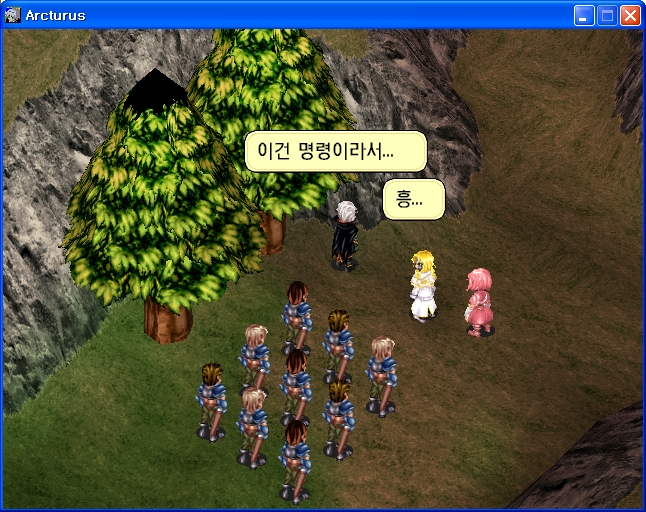
Task: Close the Arcturus game window
Action: pyautogui.click(x=630, y=15)
